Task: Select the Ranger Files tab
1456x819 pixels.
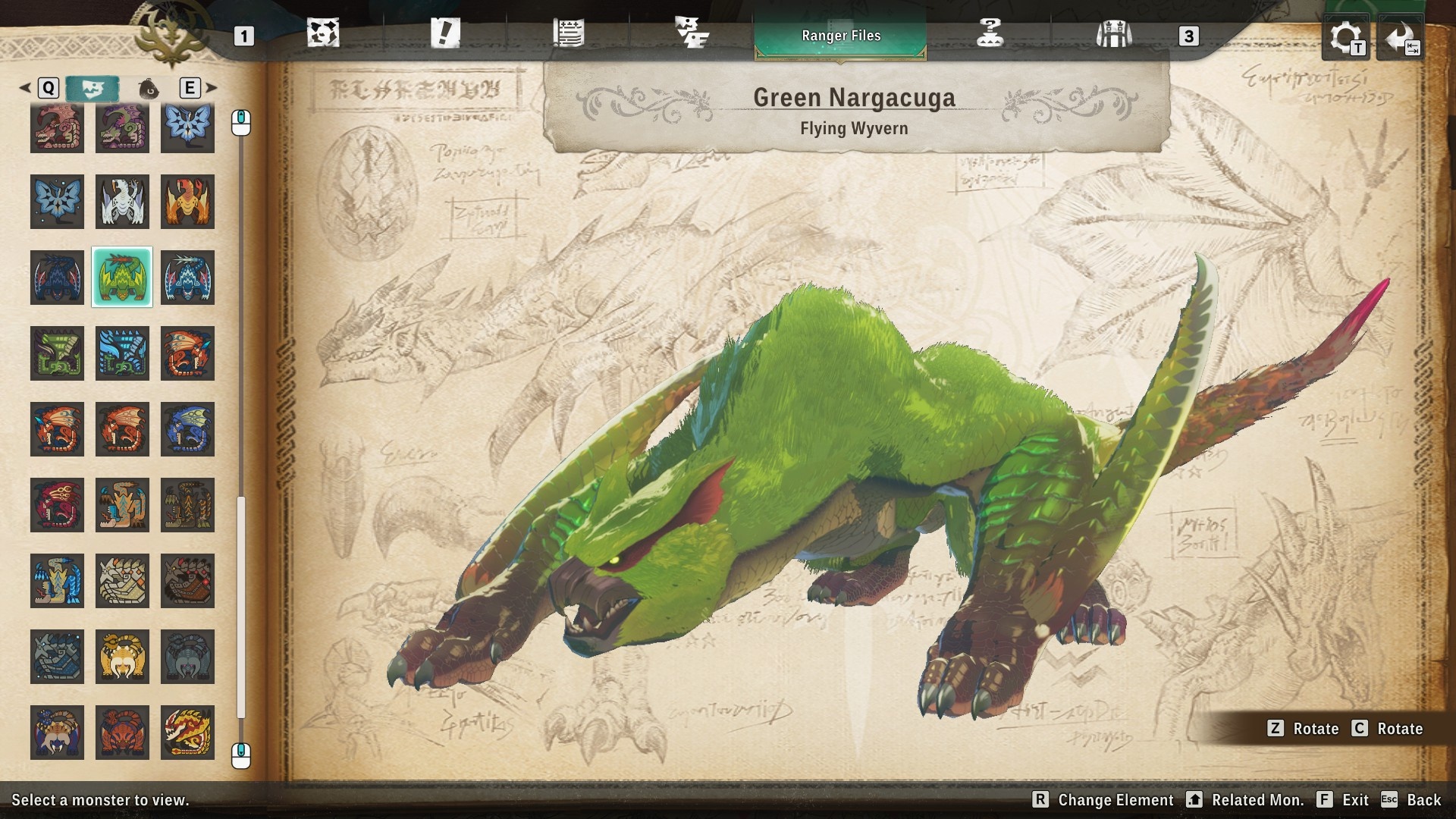Action: [840, 35]
